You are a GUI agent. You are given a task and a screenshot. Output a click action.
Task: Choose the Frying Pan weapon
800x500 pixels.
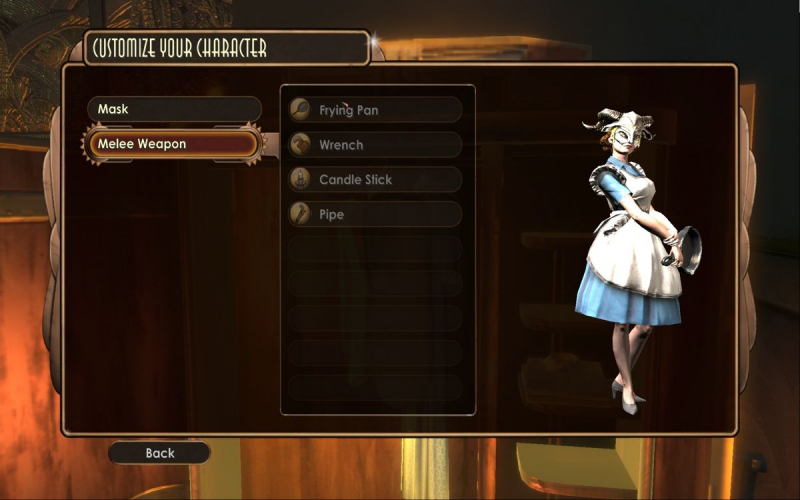[x=375, y=110]
